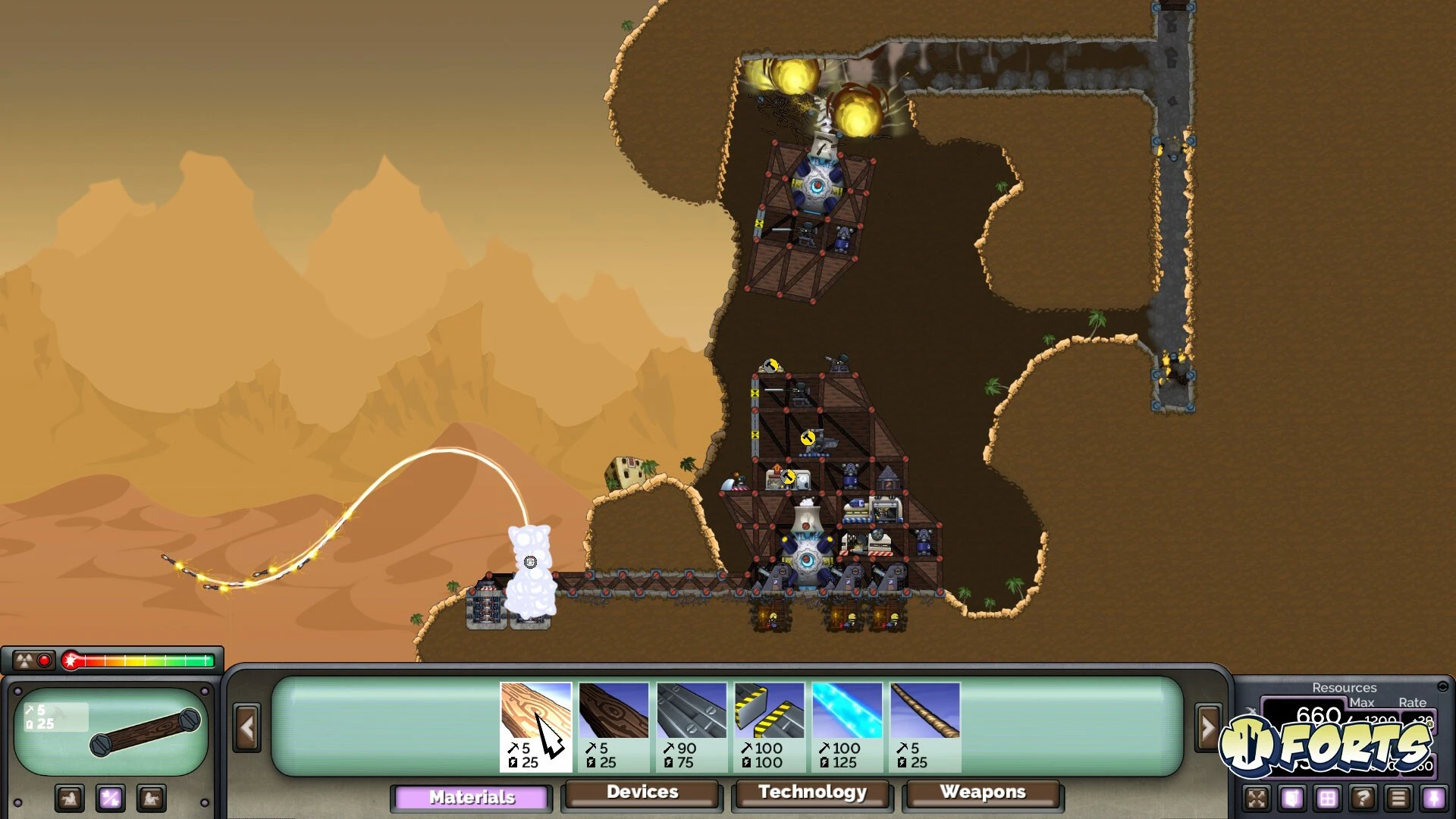
Task: Choose the blue energy shield material
Action: click(847, 726)
